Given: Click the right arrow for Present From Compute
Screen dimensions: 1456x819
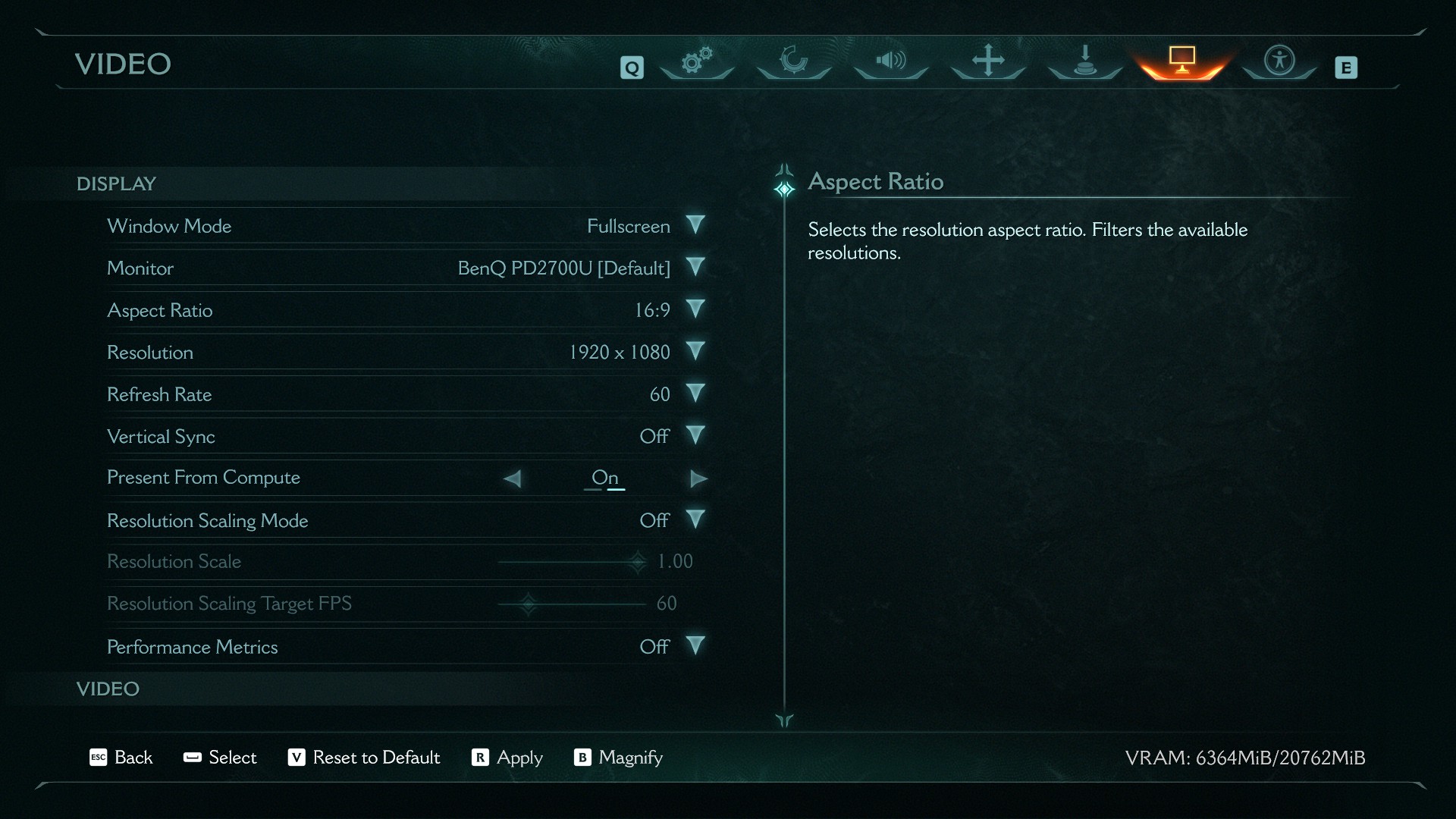Looking at the screenshot, I should [x=698, y=479].
